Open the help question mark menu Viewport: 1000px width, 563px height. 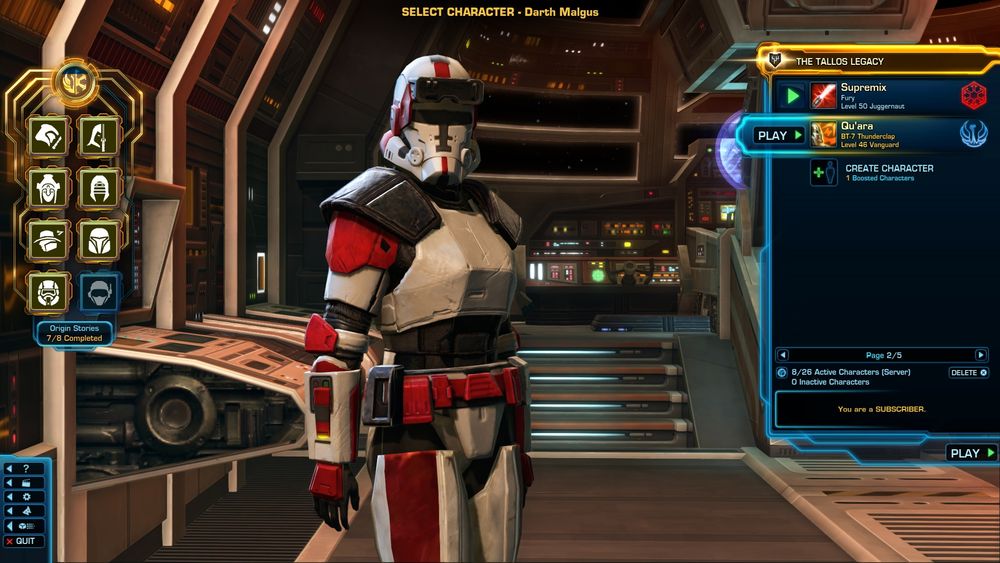tap(22, 468)
